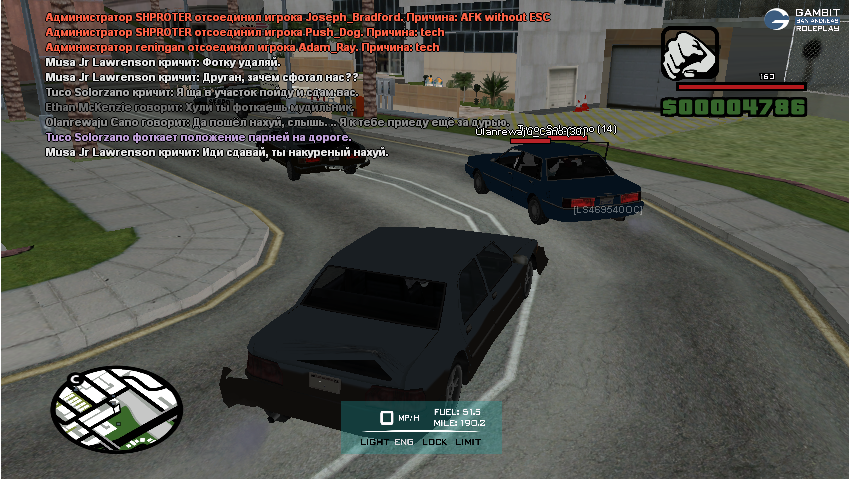Toggle the LOCK indicator on the speedometer
Screen dimensions: 849x479
[x=434, y=441]
